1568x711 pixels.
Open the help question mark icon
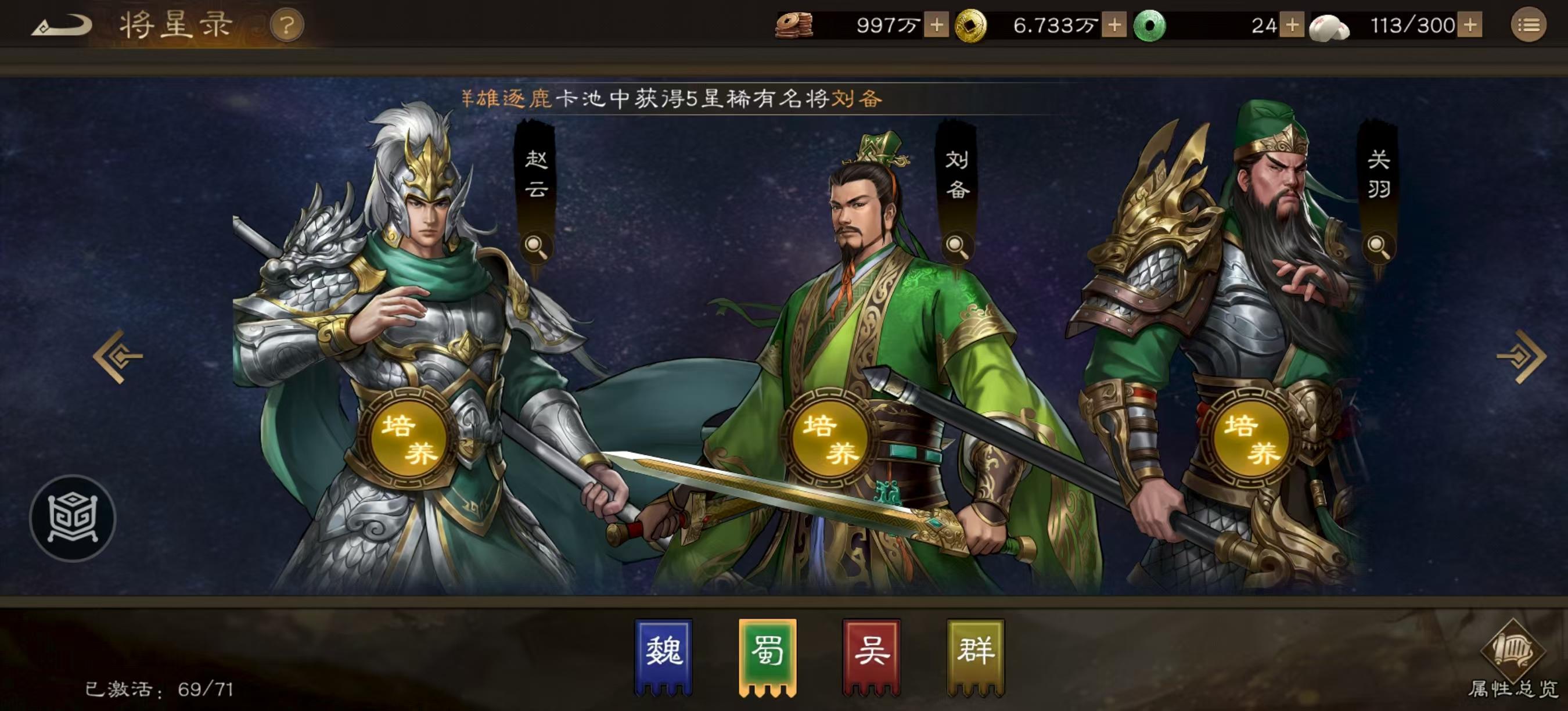(288, 24)
